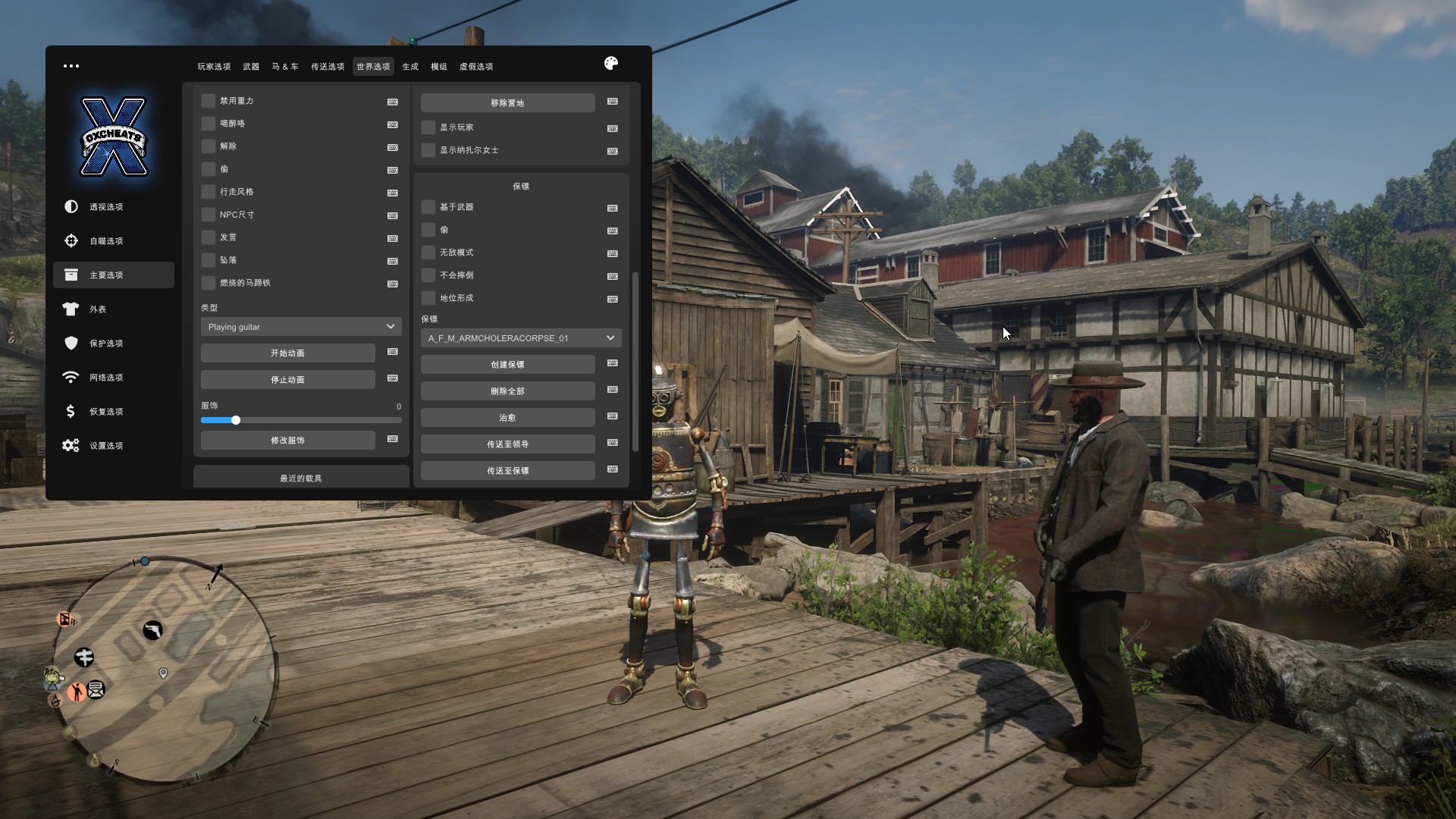Toggle the 燃烧的马蹄铁 checkbox
1456x819 pixels.
209,283
